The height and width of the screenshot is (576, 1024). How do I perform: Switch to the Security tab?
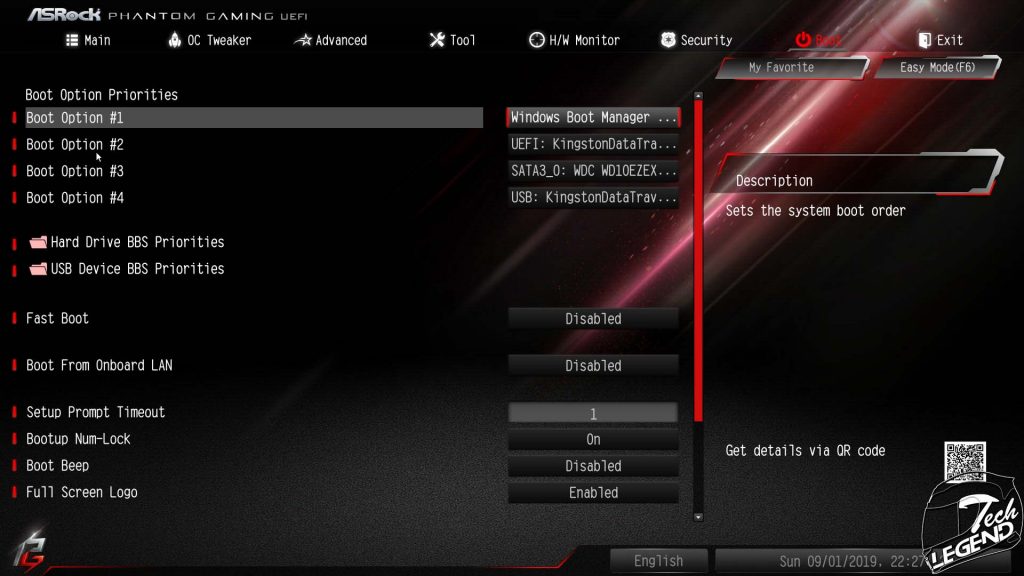696,40
